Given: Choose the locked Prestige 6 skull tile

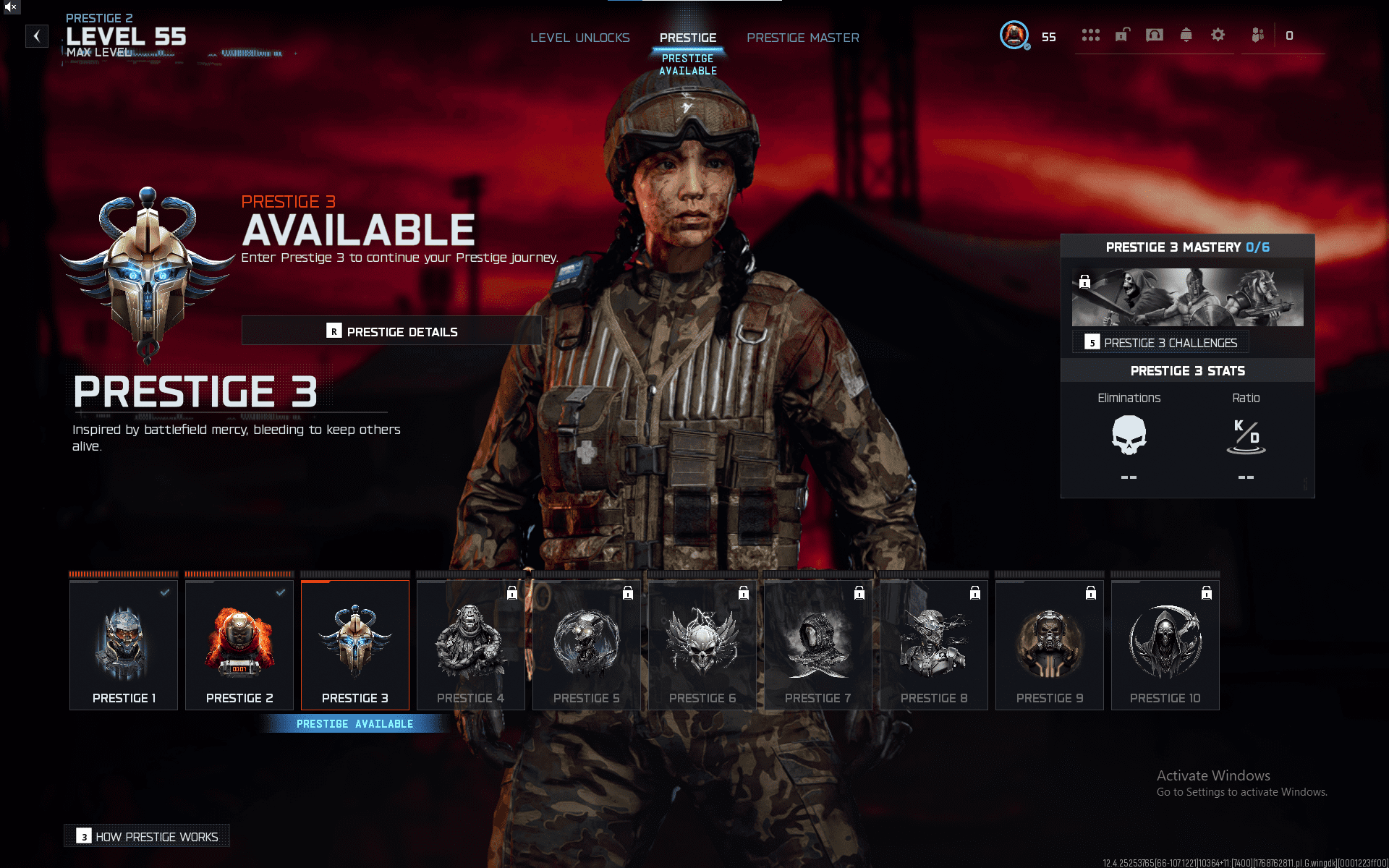Looking at the screenshot, I should (x=702, y=645).
